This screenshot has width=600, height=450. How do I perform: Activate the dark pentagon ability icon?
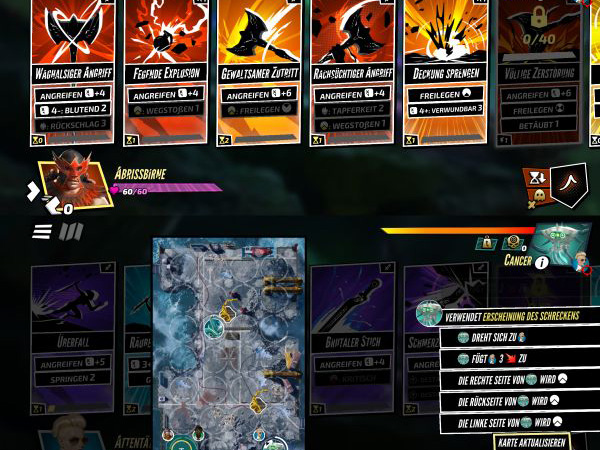(567, 185)
